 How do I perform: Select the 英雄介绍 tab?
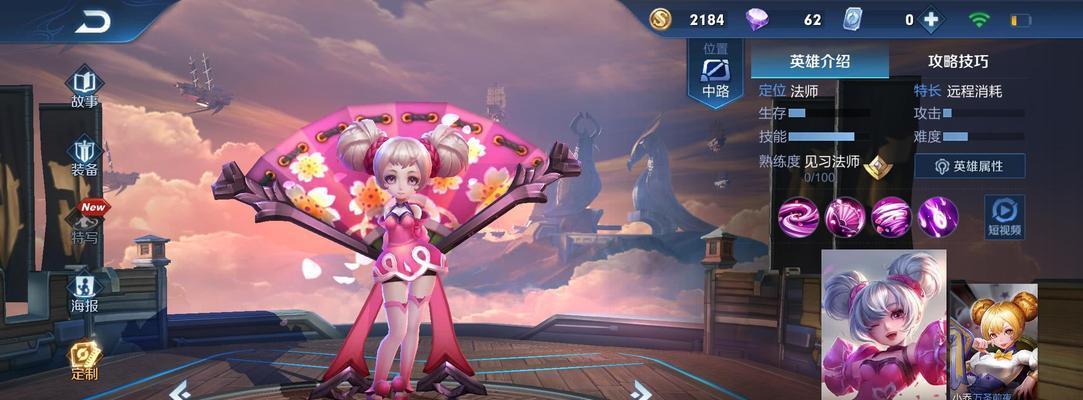pyautogui.click(x=820, y=61)
